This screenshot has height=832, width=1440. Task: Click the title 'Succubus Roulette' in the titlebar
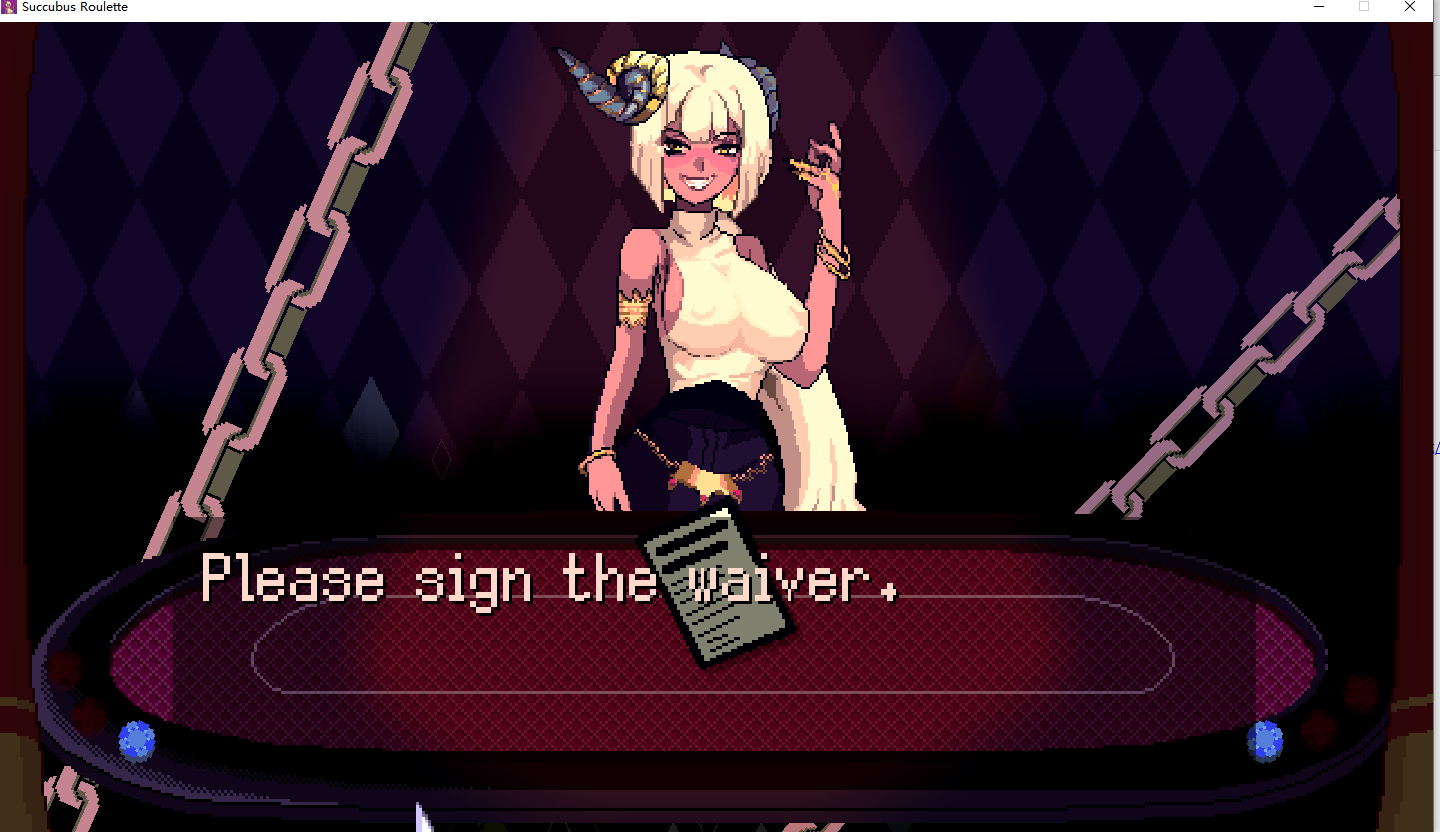(76, 7)
